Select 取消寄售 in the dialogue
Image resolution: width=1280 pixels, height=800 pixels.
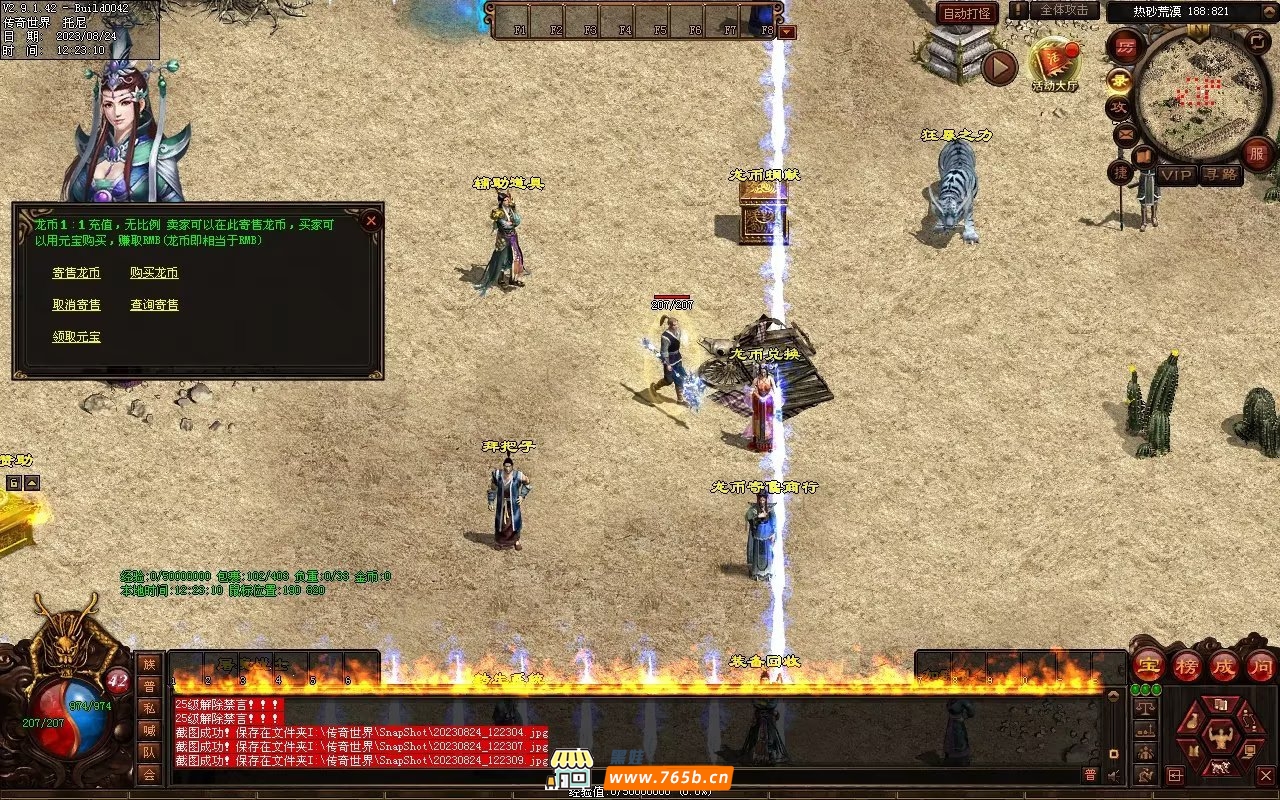click(77, 305)
